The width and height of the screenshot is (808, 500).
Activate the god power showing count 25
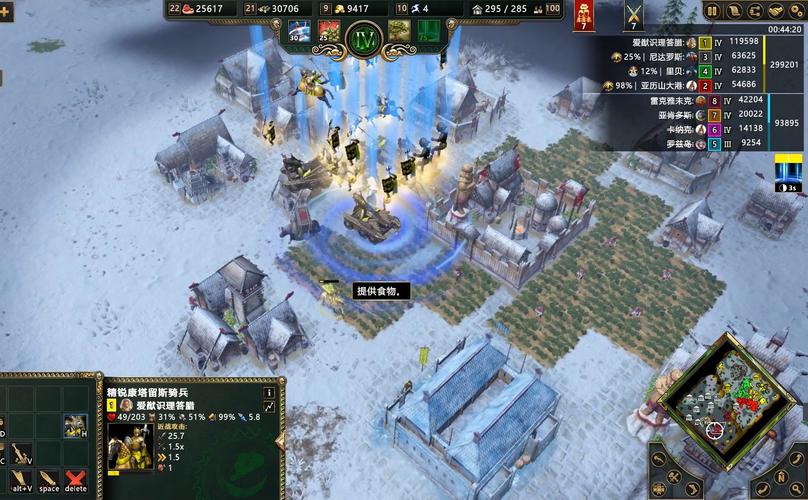coord(329,31)
